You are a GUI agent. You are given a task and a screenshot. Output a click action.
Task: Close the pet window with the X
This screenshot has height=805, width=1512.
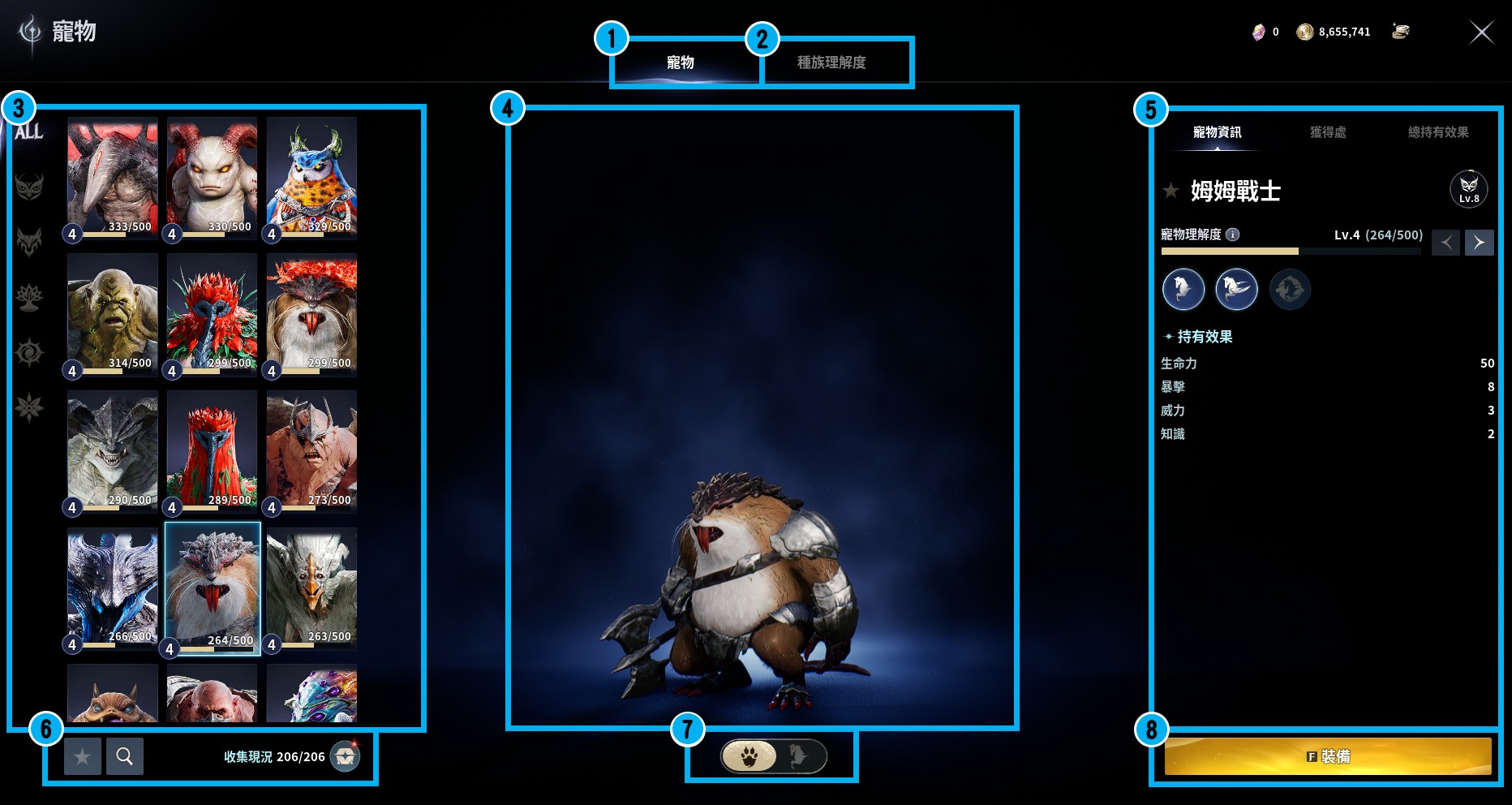(x=1481, y=32)
